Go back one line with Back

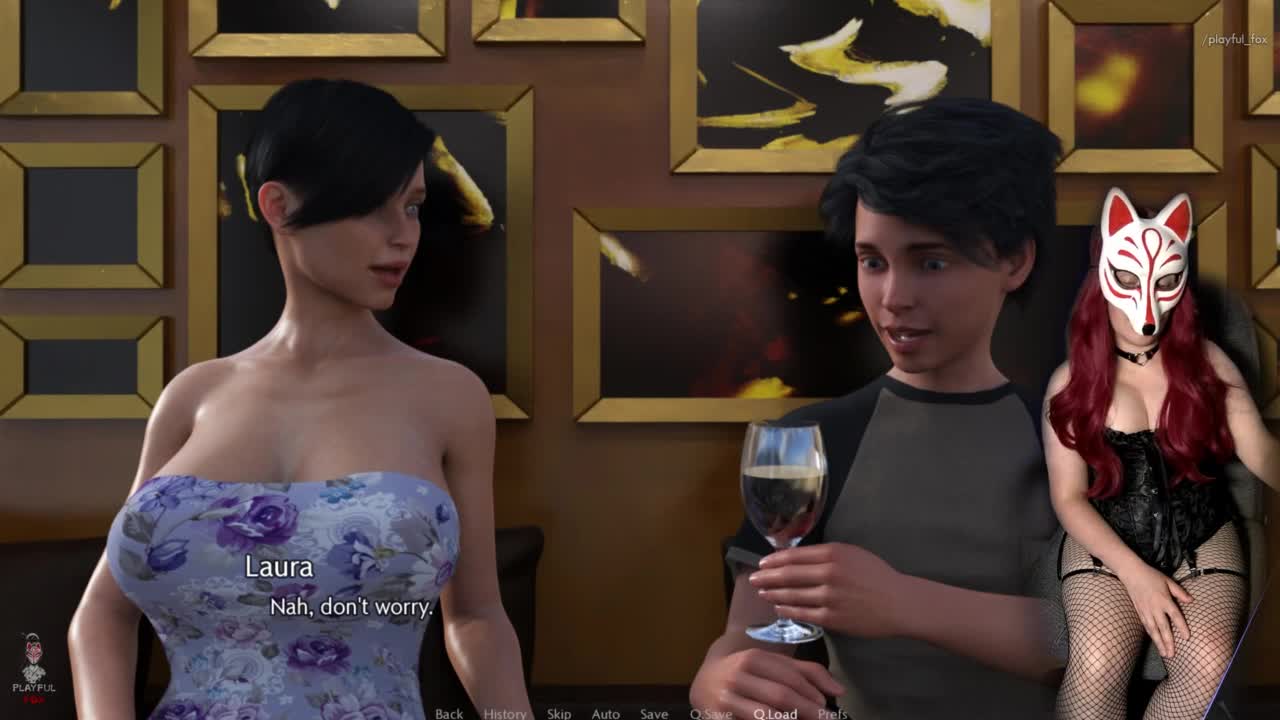[x=449, y=713]
